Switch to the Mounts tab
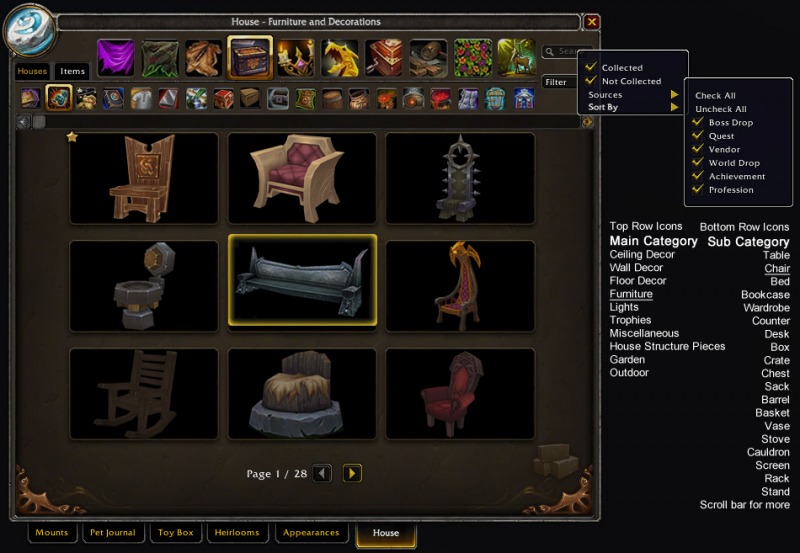Screen dimensions: 800x553 point(51,533)
